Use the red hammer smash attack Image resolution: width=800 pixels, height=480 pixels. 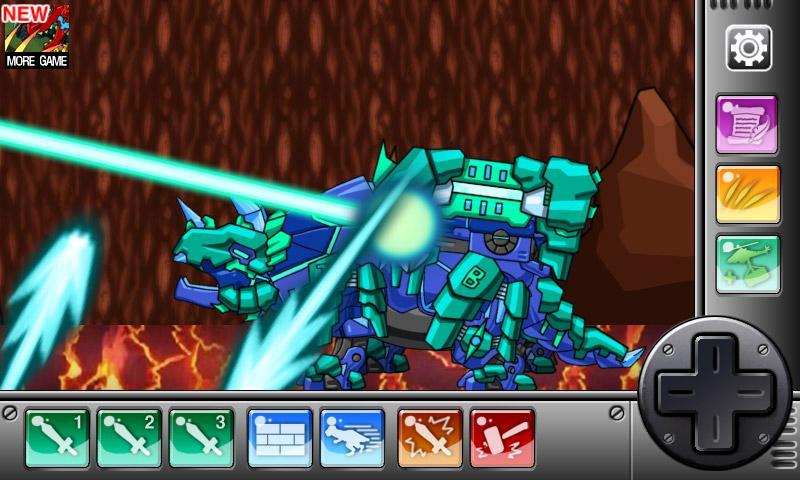coord(502,438)
